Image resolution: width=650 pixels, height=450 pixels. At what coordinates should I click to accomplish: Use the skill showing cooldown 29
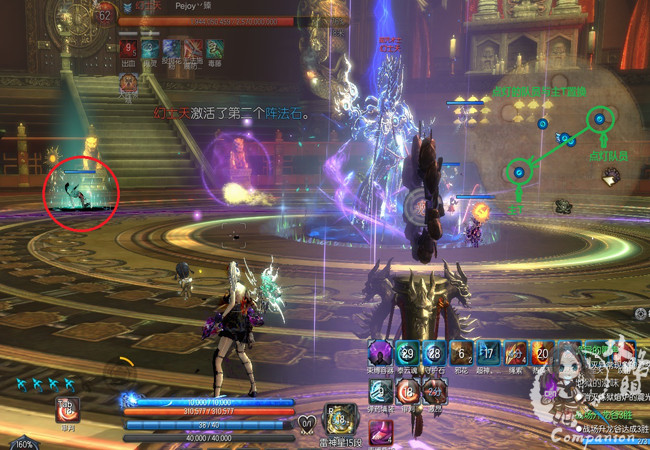(x=406, y=352)
